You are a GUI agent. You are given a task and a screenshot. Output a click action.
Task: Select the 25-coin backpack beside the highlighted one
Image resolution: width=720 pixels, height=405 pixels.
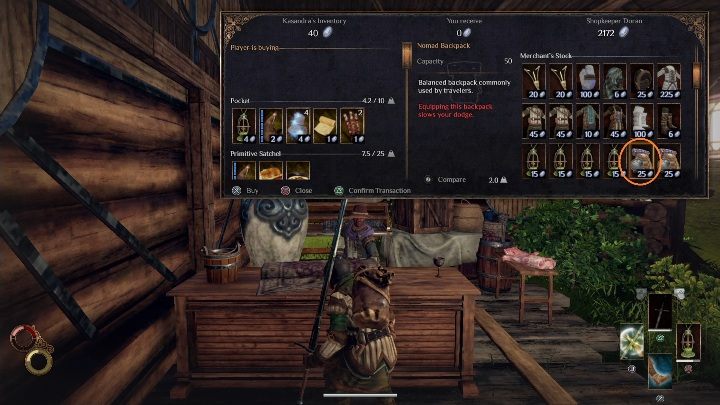point(668,158)
